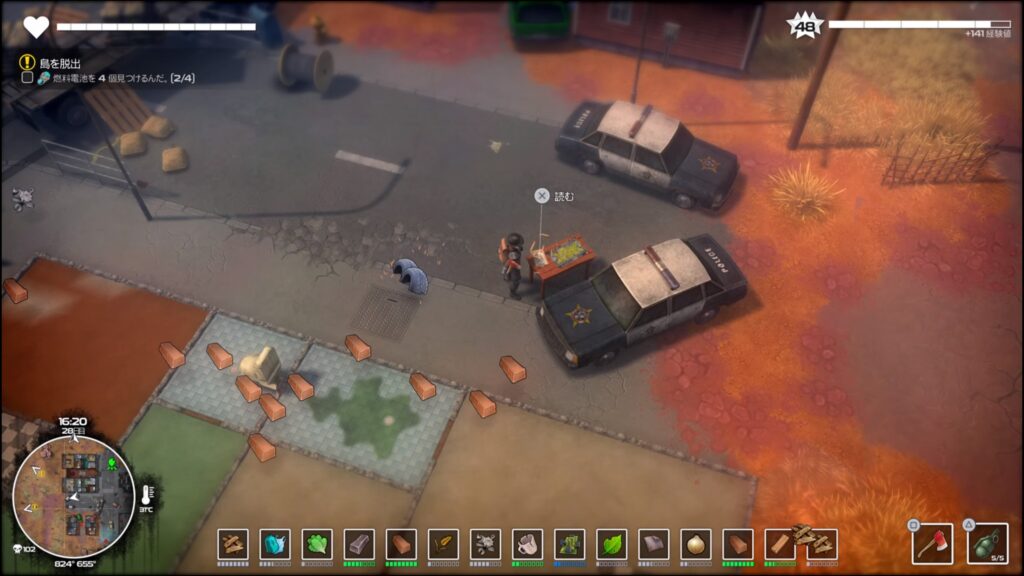This screenshot has height=576, width=1024.
Task: Select the green marker on the minimap
Action: (x=112, y=464)
